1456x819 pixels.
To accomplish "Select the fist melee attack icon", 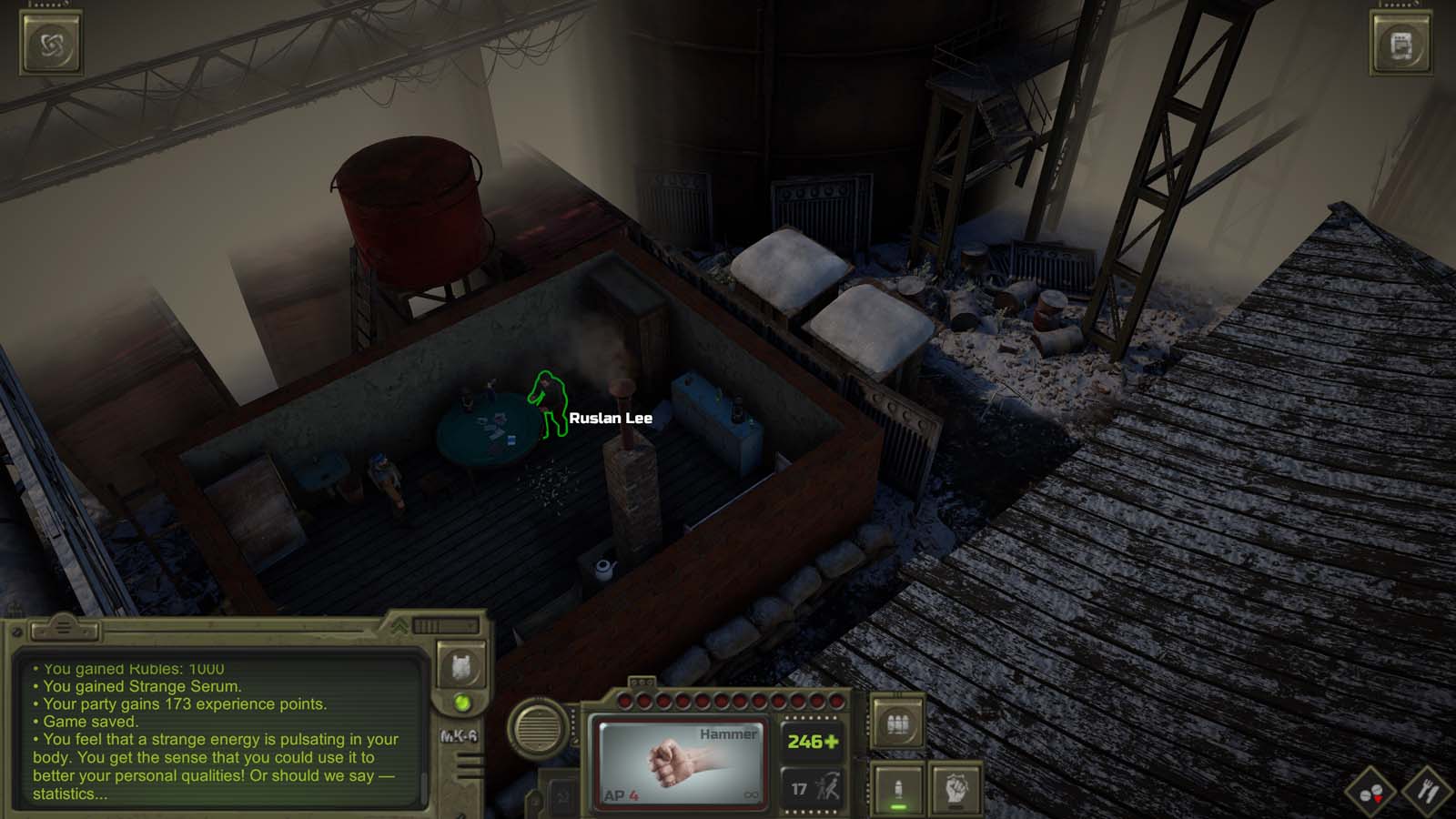I will (955, 788).
